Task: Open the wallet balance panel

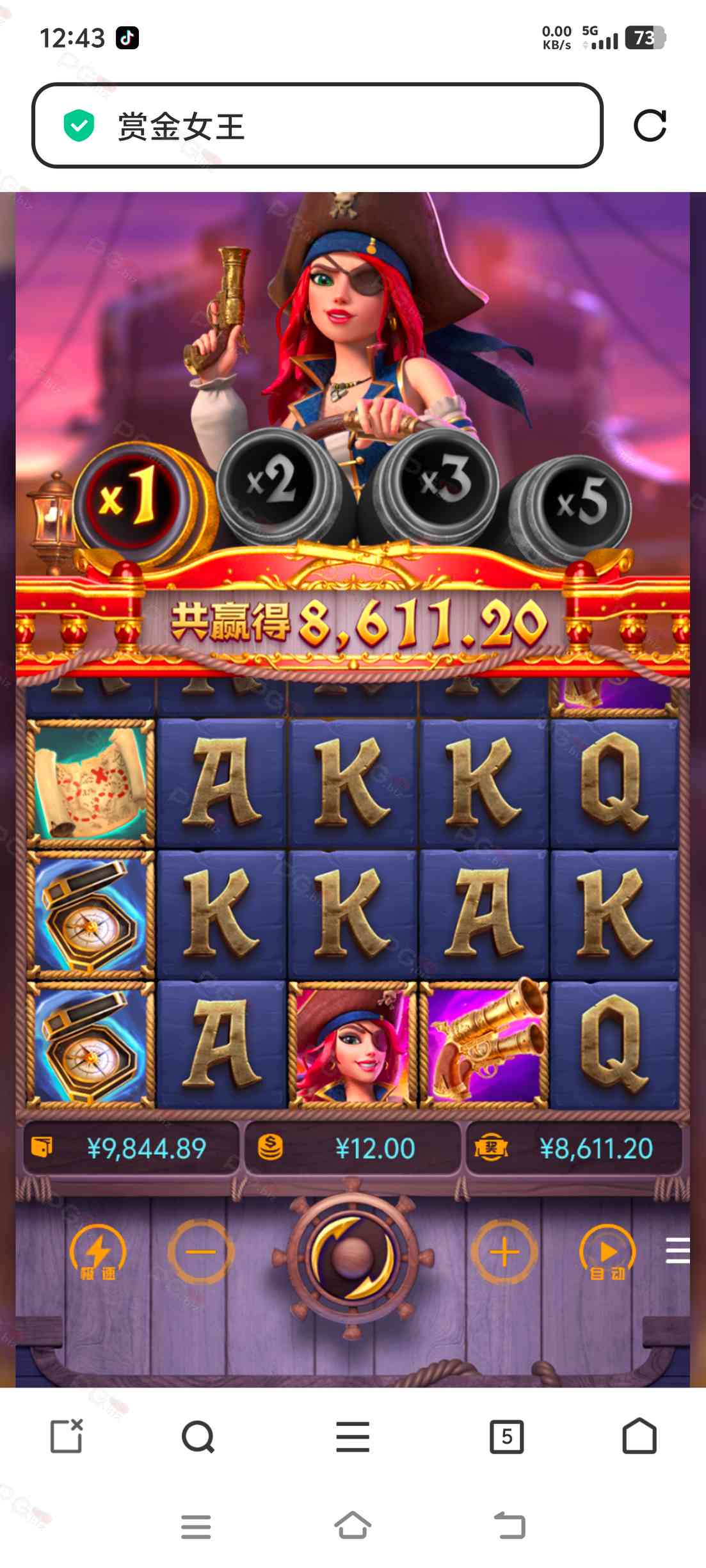Action: tap(131, 1148)
